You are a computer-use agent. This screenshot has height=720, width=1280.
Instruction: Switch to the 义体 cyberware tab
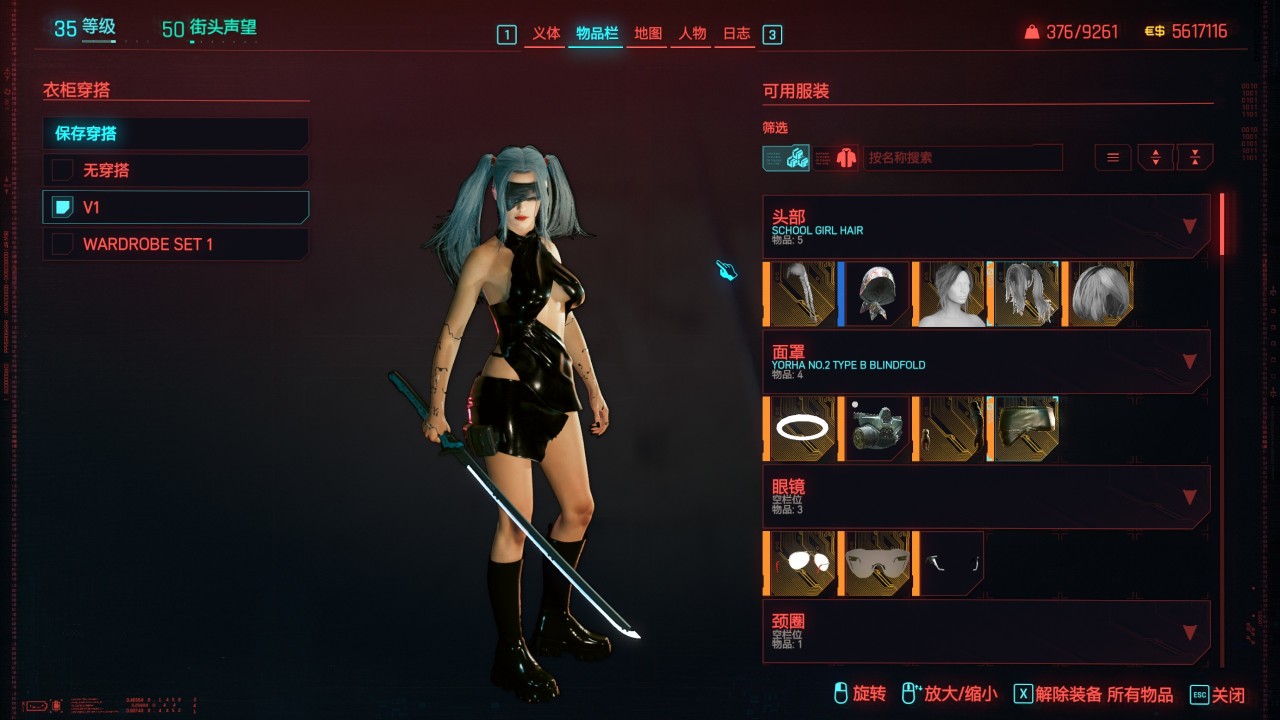click(546, 34)
